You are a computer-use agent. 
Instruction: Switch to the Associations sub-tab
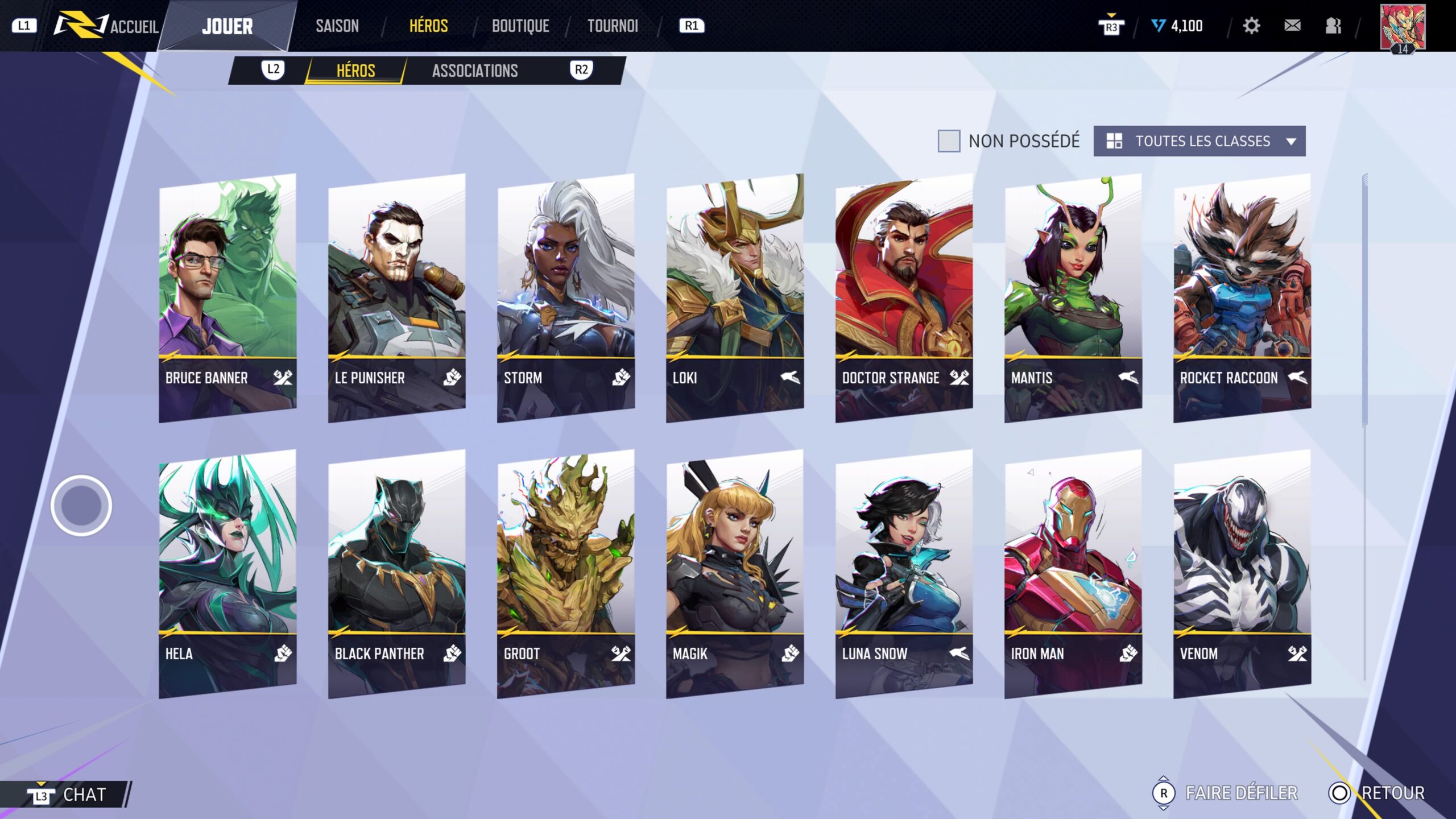[x=475, y=71]
